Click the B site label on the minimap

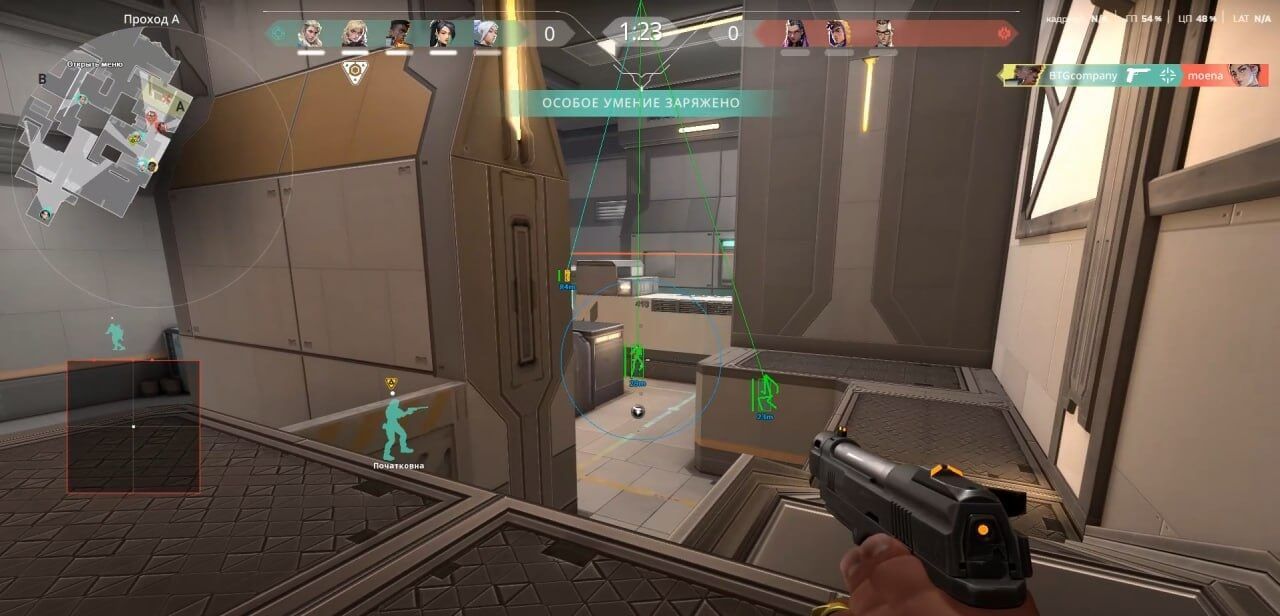[x=42, y=78]
